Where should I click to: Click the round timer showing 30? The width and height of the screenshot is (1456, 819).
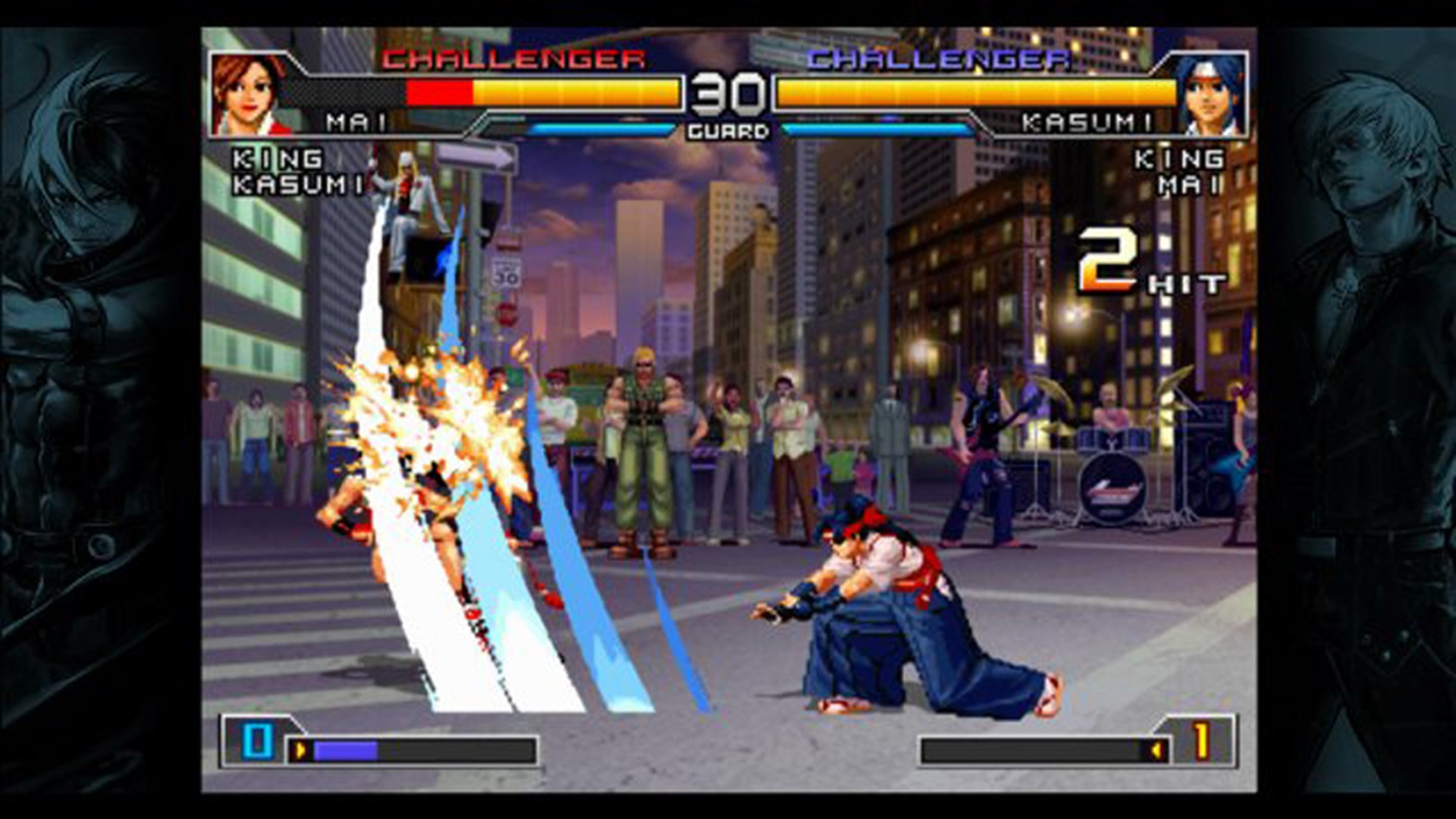(729, 93)
